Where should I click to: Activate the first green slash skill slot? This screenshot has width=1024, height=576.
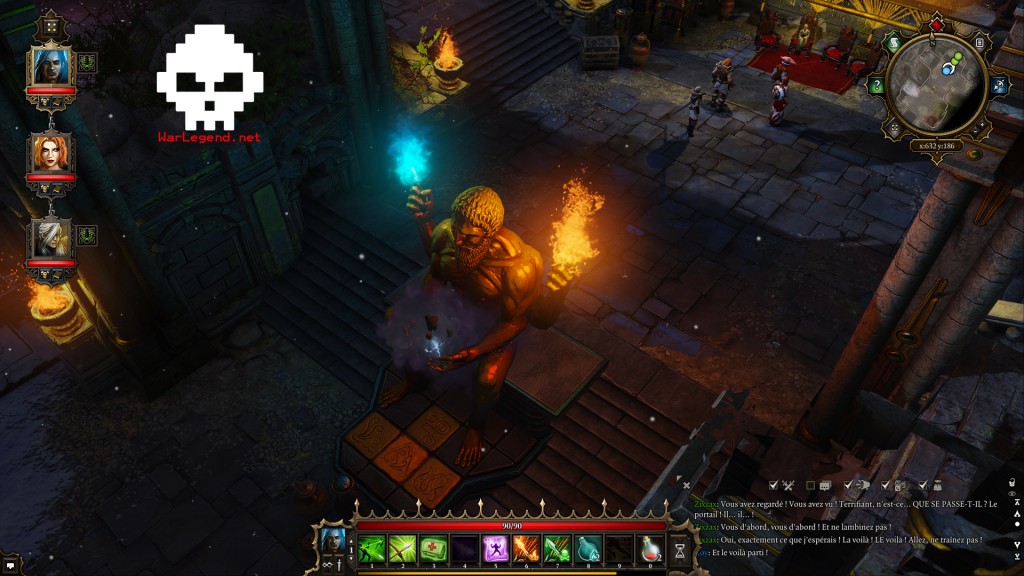tap(372, 548)
